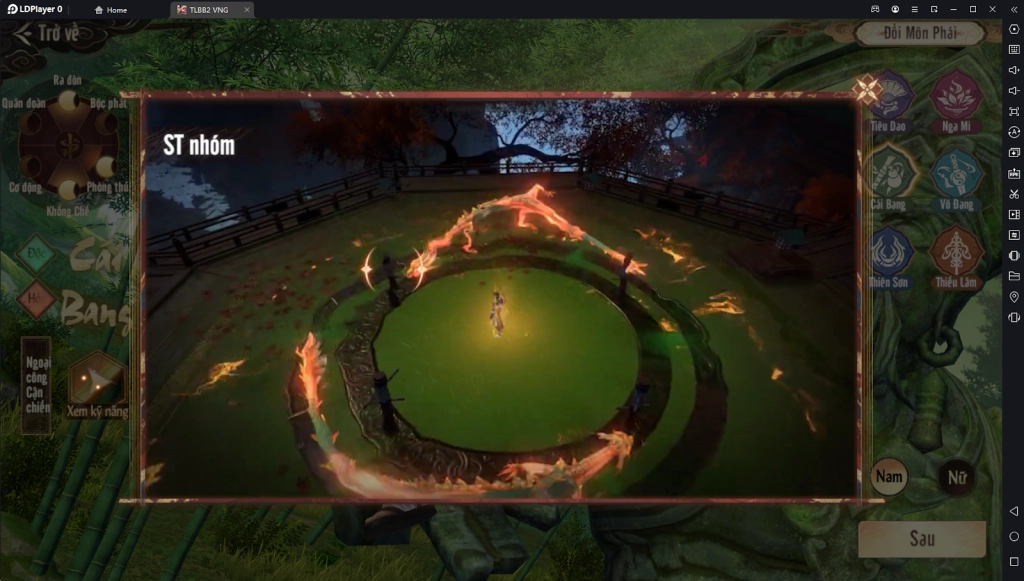
Task: Select Nữ (female) gender
Action: tap(957, 477)
